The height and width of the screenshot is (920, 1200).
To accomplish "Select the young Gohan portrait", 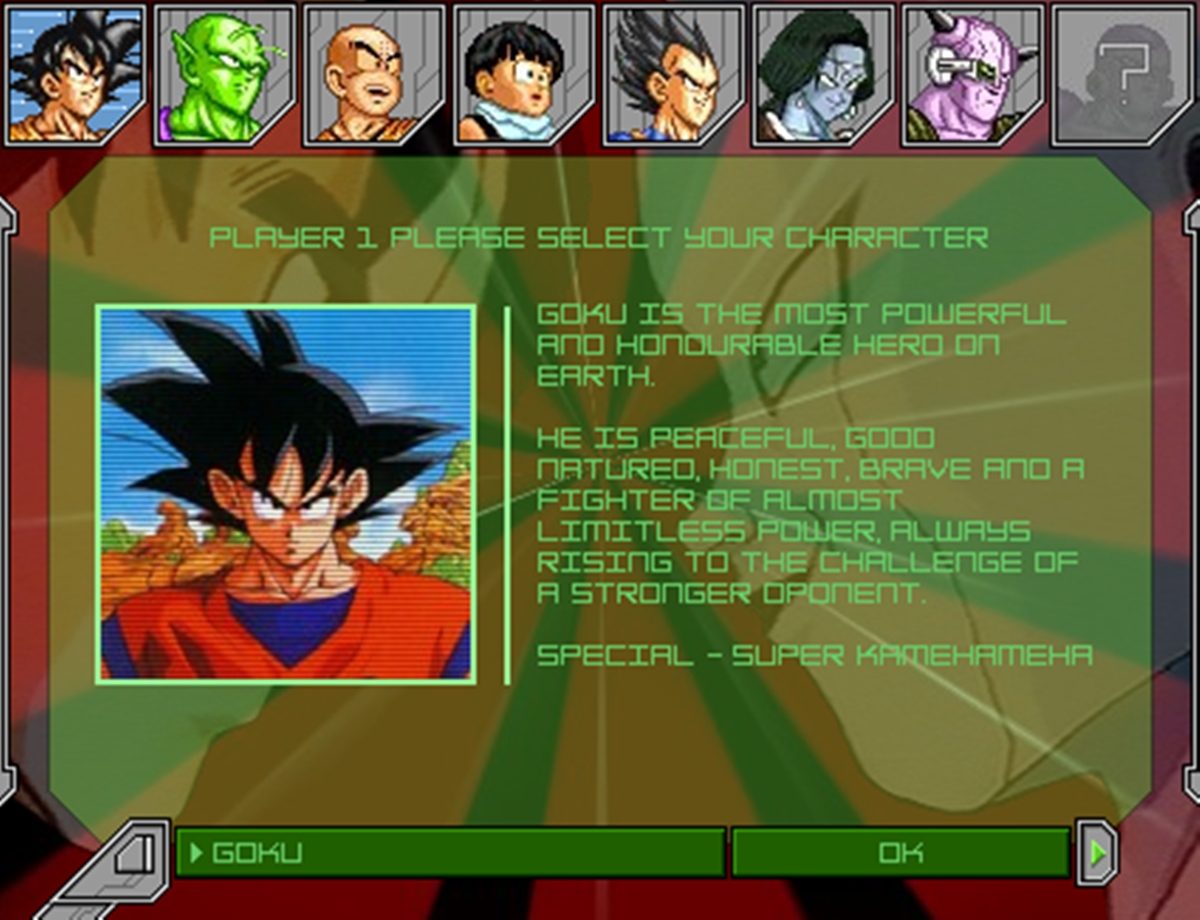I will tap(524, 73).
